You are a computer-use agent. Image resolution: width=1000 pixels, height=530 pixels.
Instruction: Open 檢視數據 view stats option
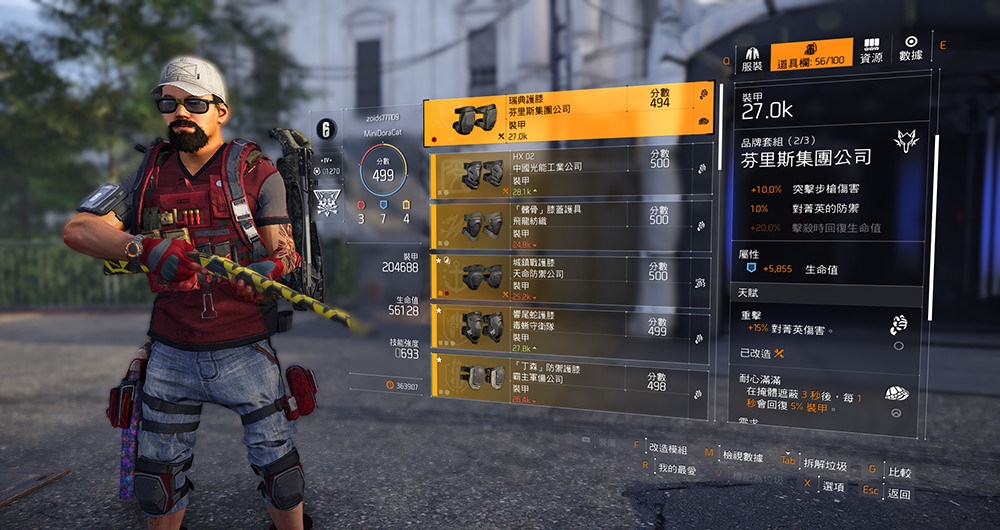(740, 457)
